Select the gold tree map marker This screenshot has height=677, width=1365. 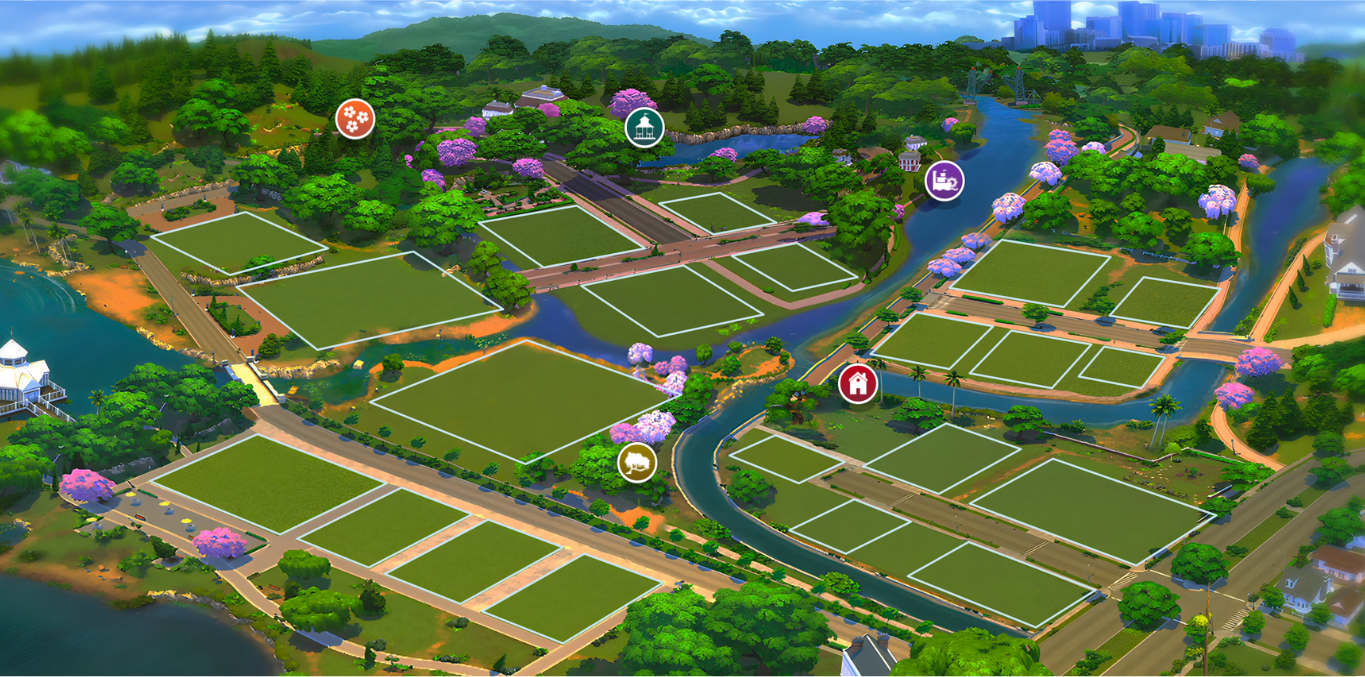tap(637, 462)
